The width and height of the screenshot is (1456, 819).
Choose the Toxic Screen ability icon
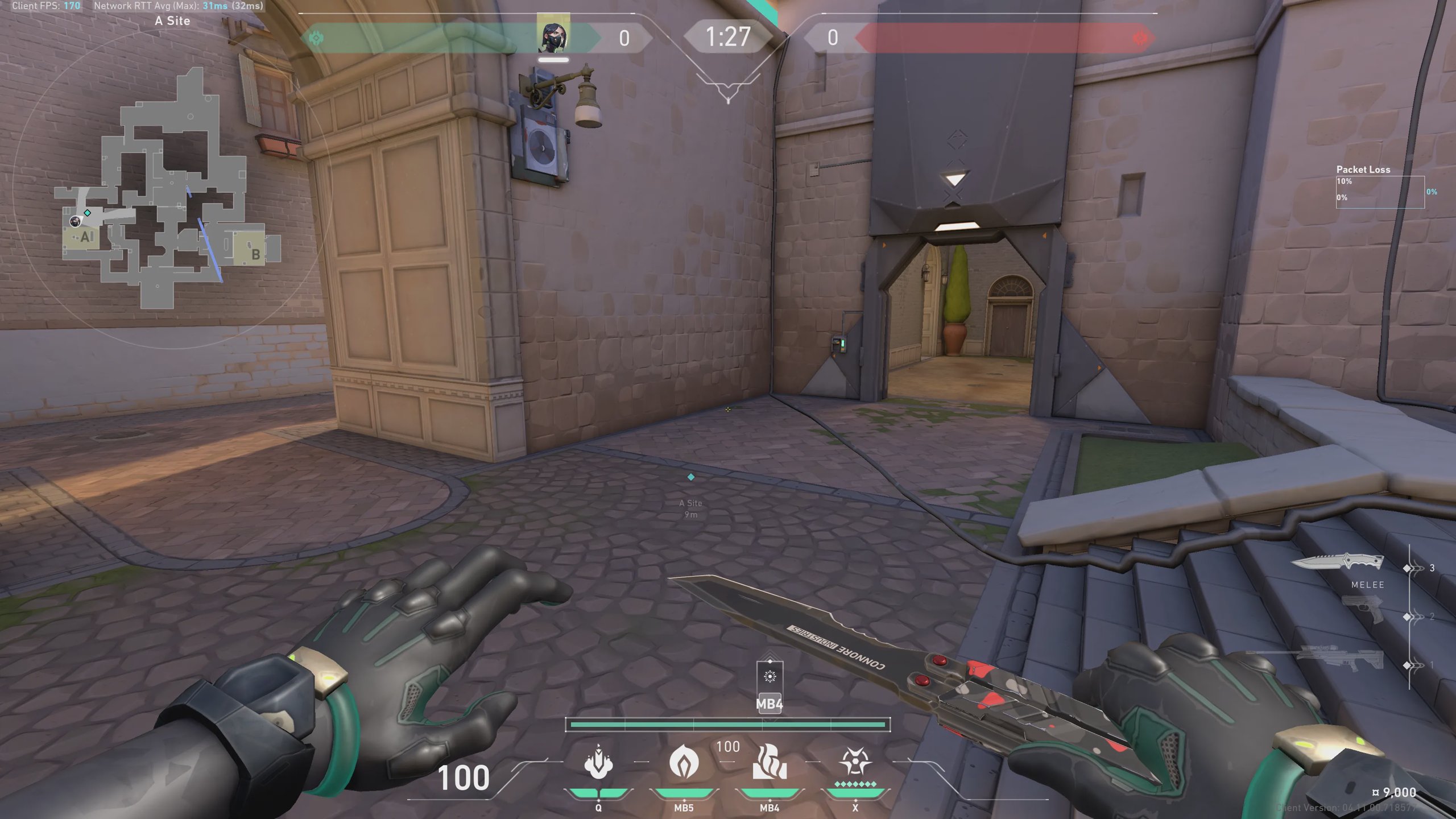[x=770, y=763]
